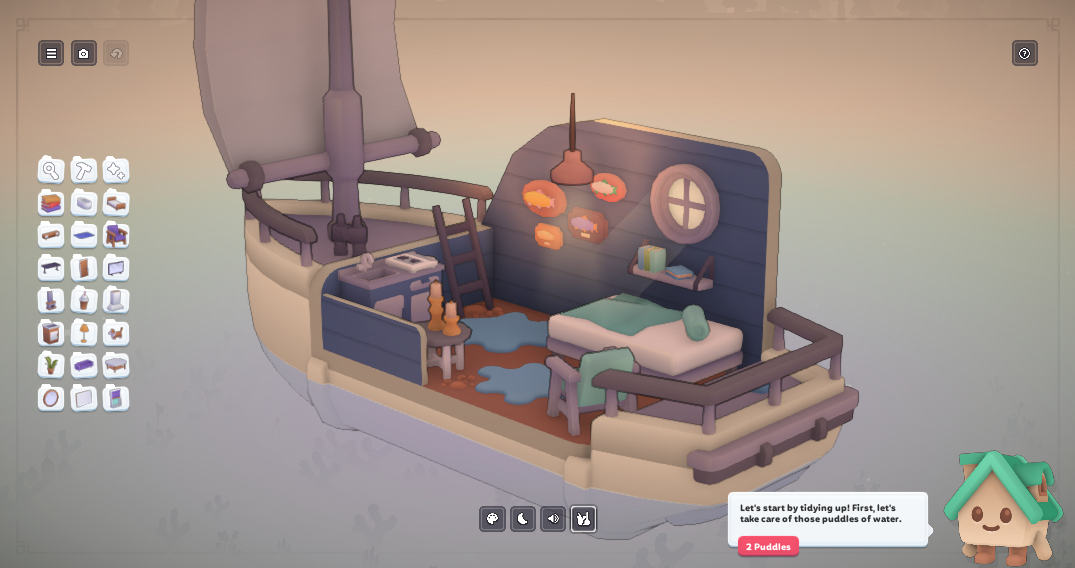Toggle night mode with the moon button
Screen dimensions: 1075x568
tap(523, 518)
